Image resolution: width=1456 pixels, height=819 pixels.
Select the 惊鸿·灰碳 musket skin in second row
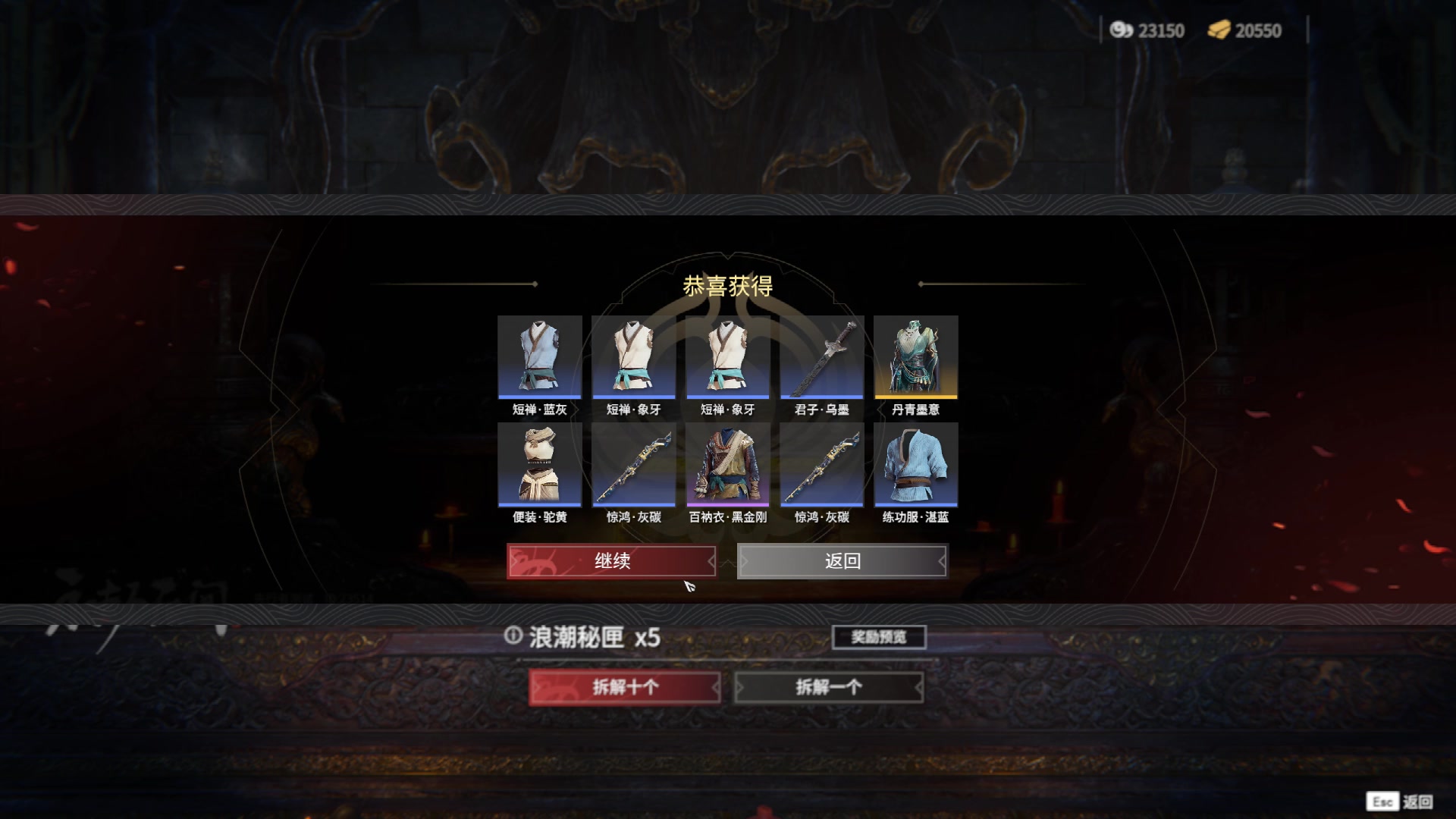633,464
